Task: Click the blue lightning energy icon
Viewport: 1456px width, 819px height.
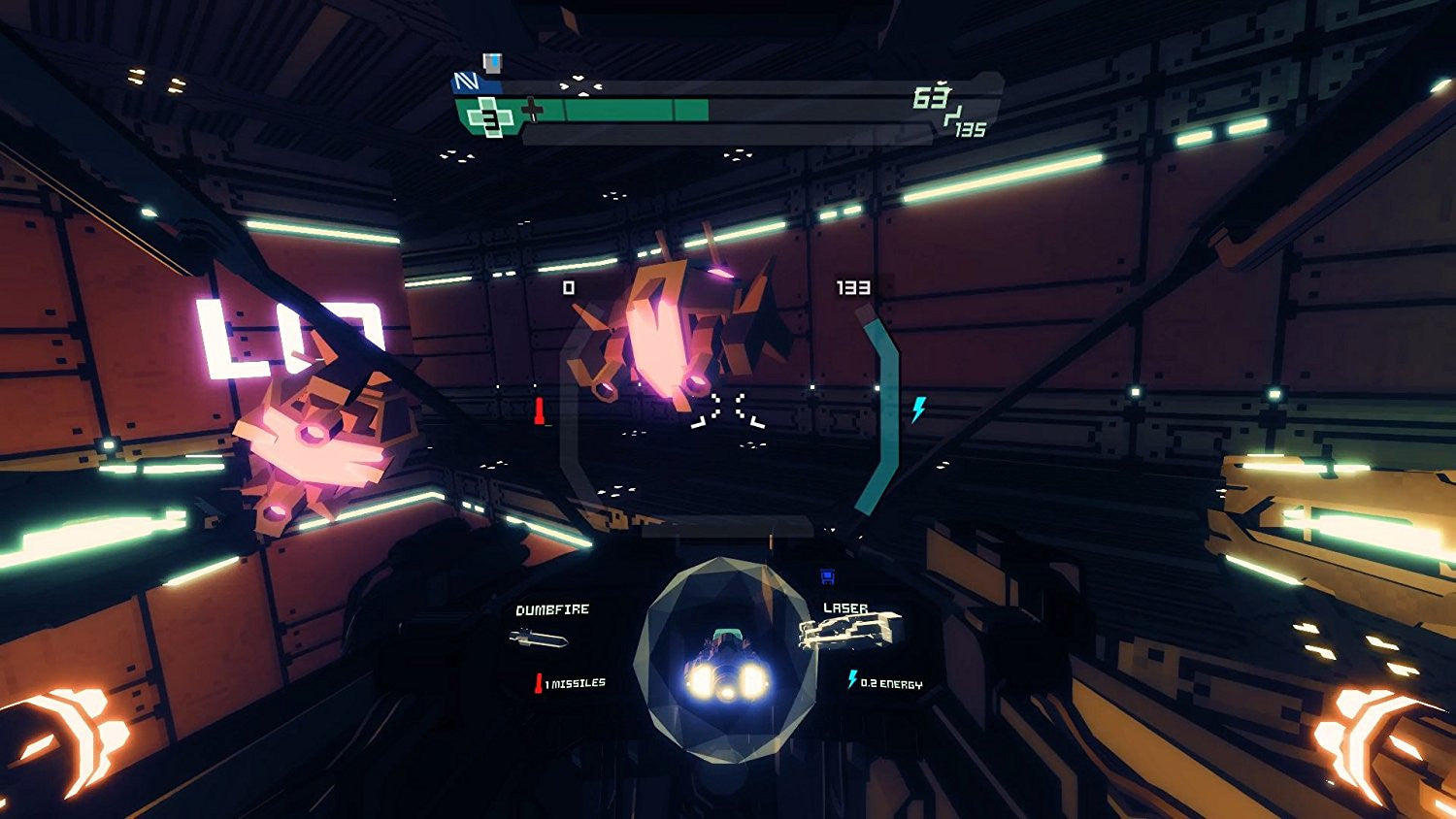Action: click(x=852, y=679)
